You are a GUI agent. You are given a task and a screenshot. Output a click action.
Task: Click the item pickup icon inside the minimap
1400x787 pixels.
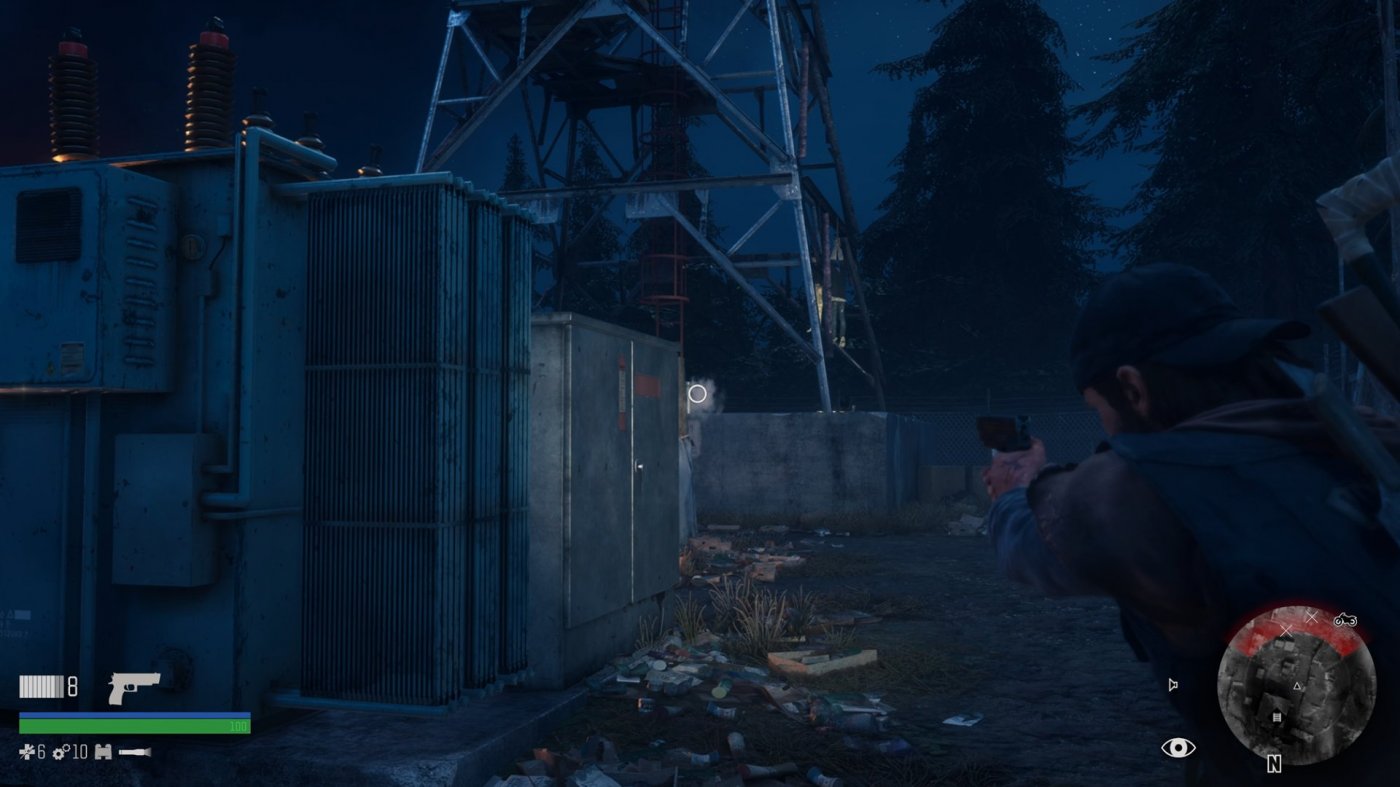point(1276,717)
